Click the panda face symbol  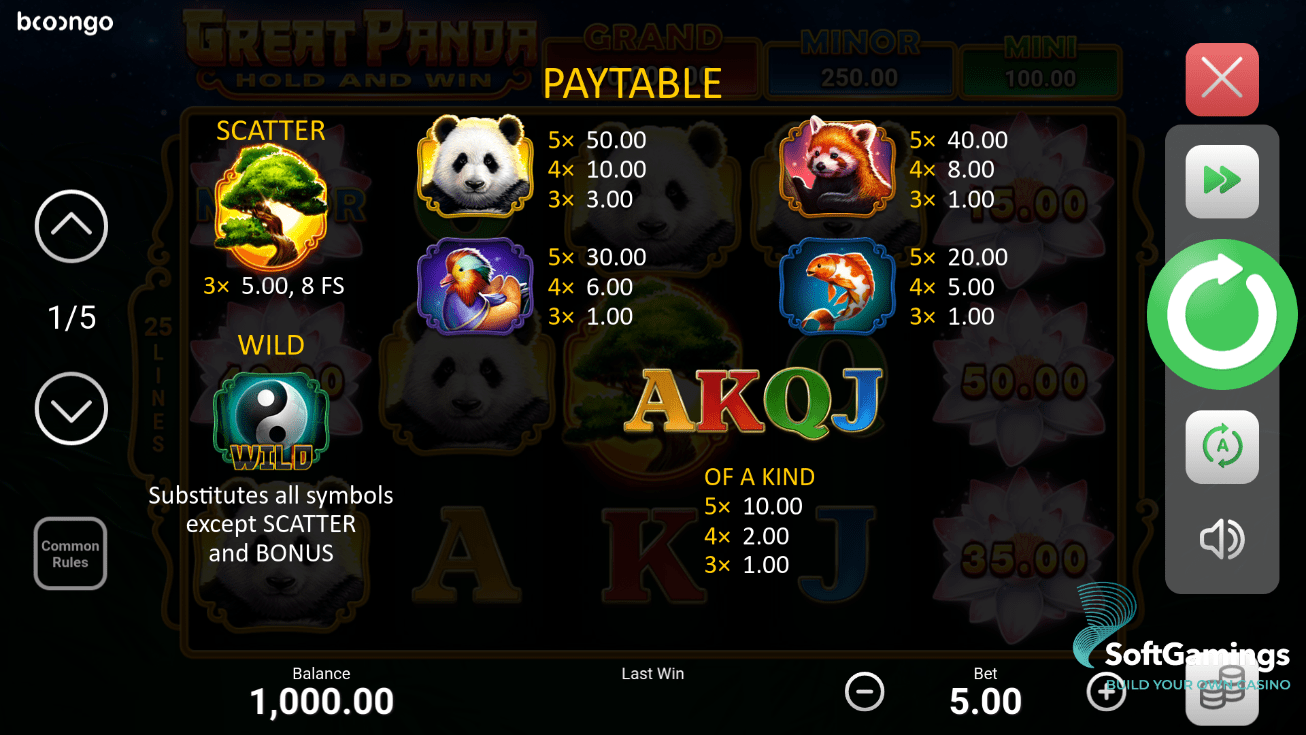click(475, 165)
